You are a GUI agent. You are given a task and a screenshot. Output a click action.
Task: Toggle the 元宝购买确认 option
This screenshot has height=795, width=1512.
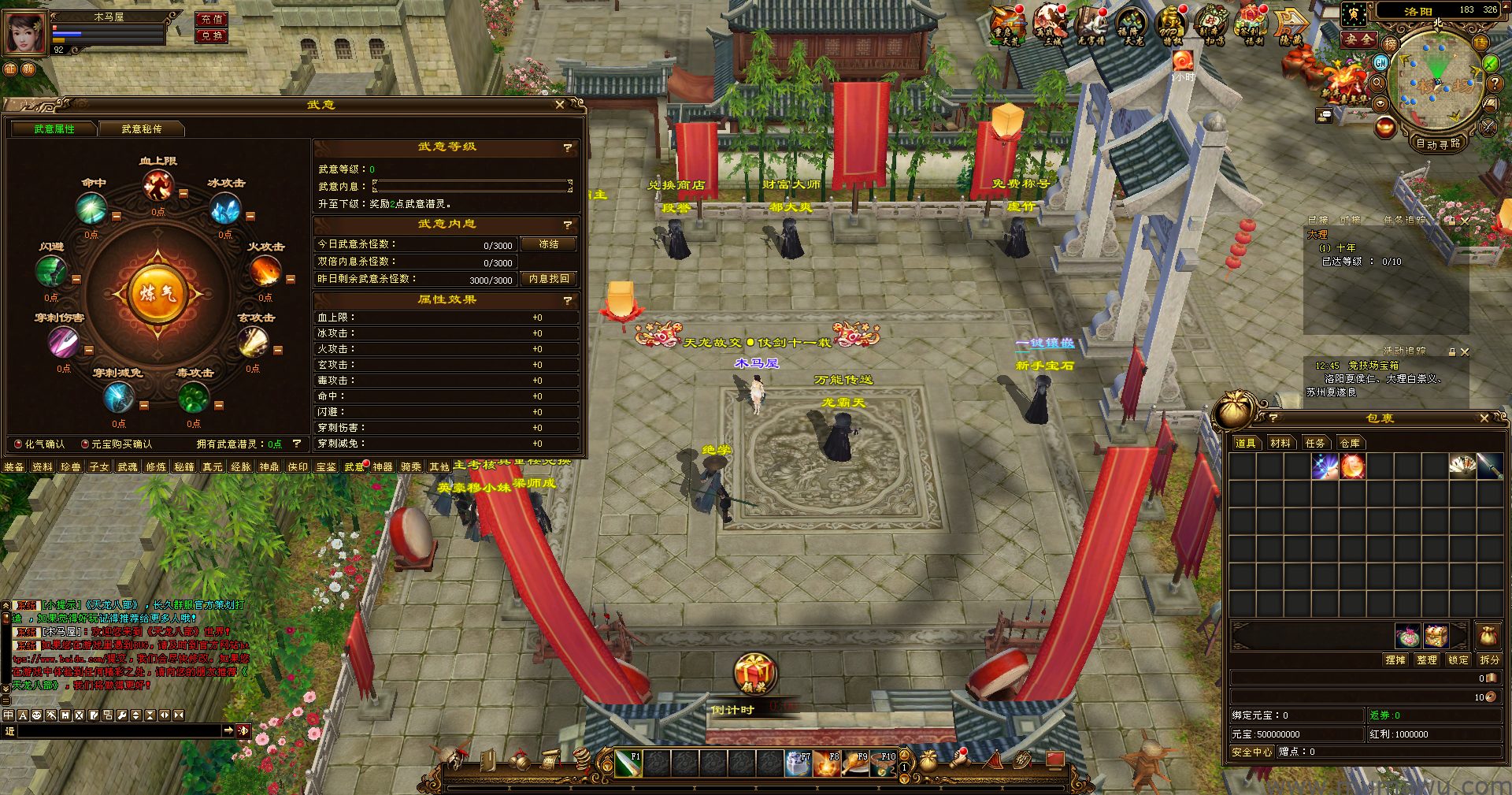pos(85,444)
